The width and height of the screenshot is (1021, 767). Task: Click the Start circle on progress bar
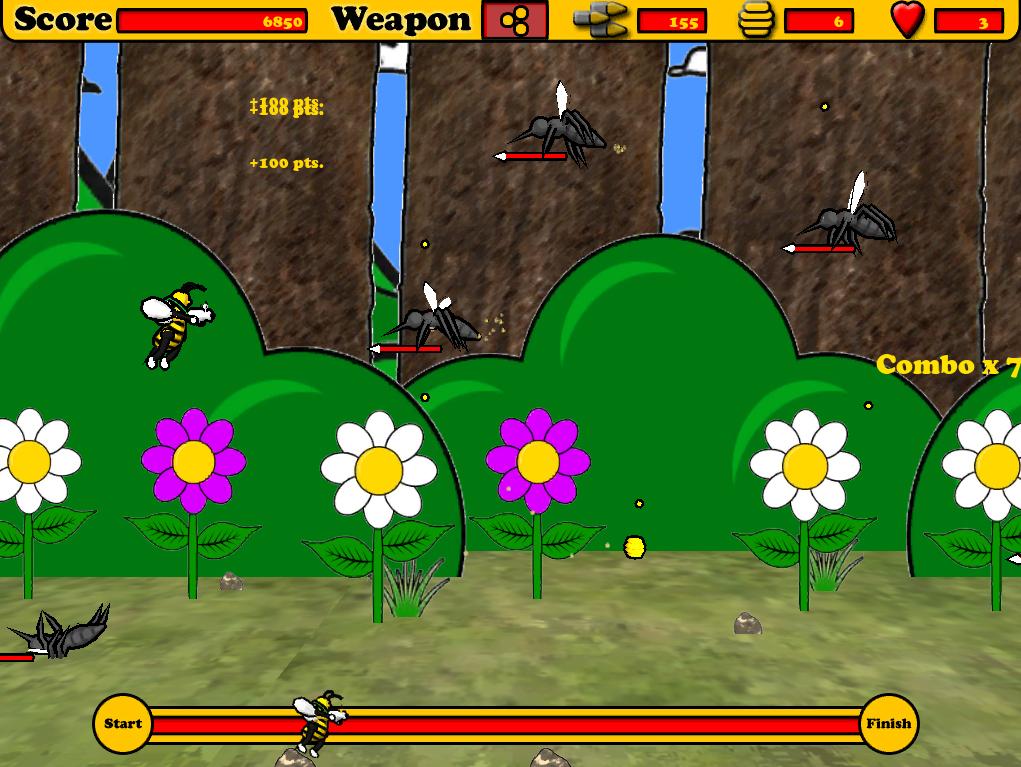(123, 724)
